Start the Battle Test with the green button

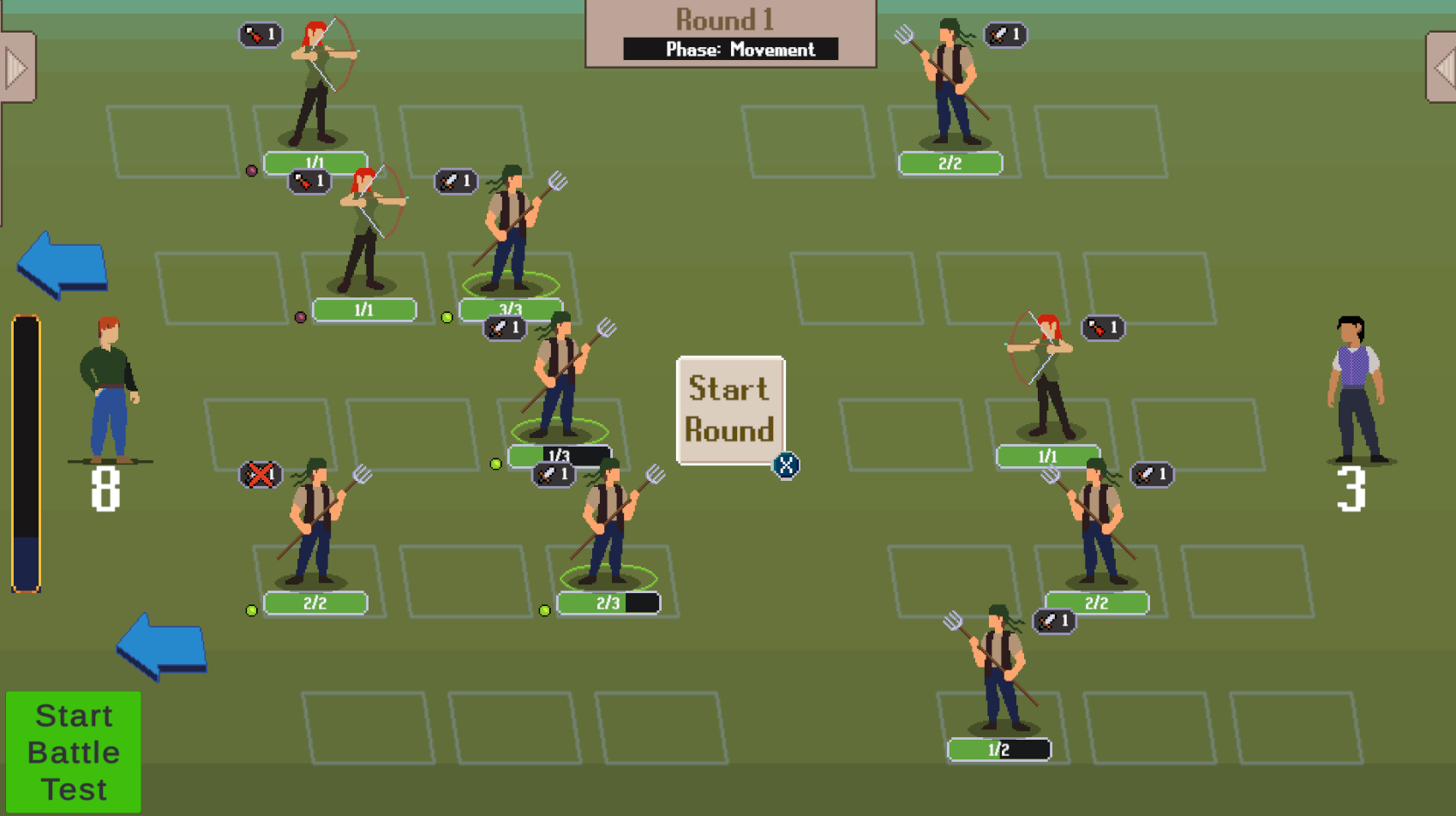[x=74, y=752]
